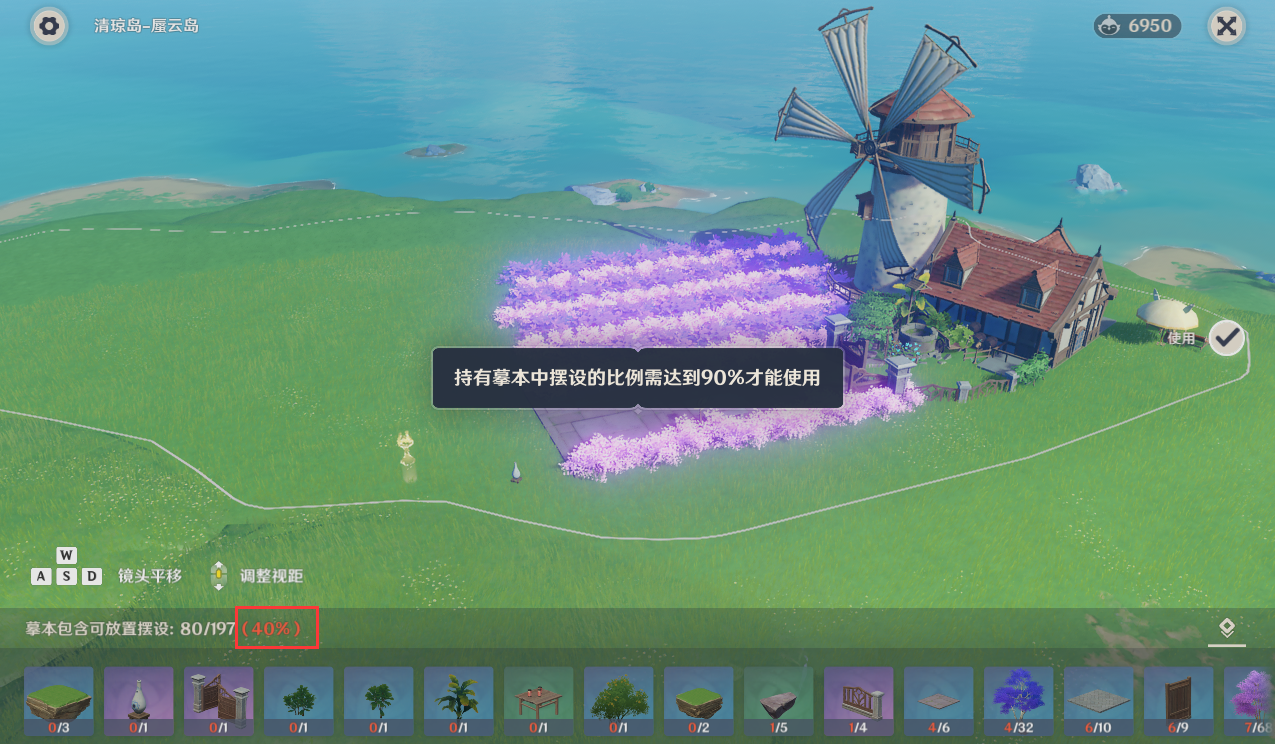Image resolution: width=1275 pixels, height=744 pixels.
Task: Open the gear settings button
Action: point(48,26)
